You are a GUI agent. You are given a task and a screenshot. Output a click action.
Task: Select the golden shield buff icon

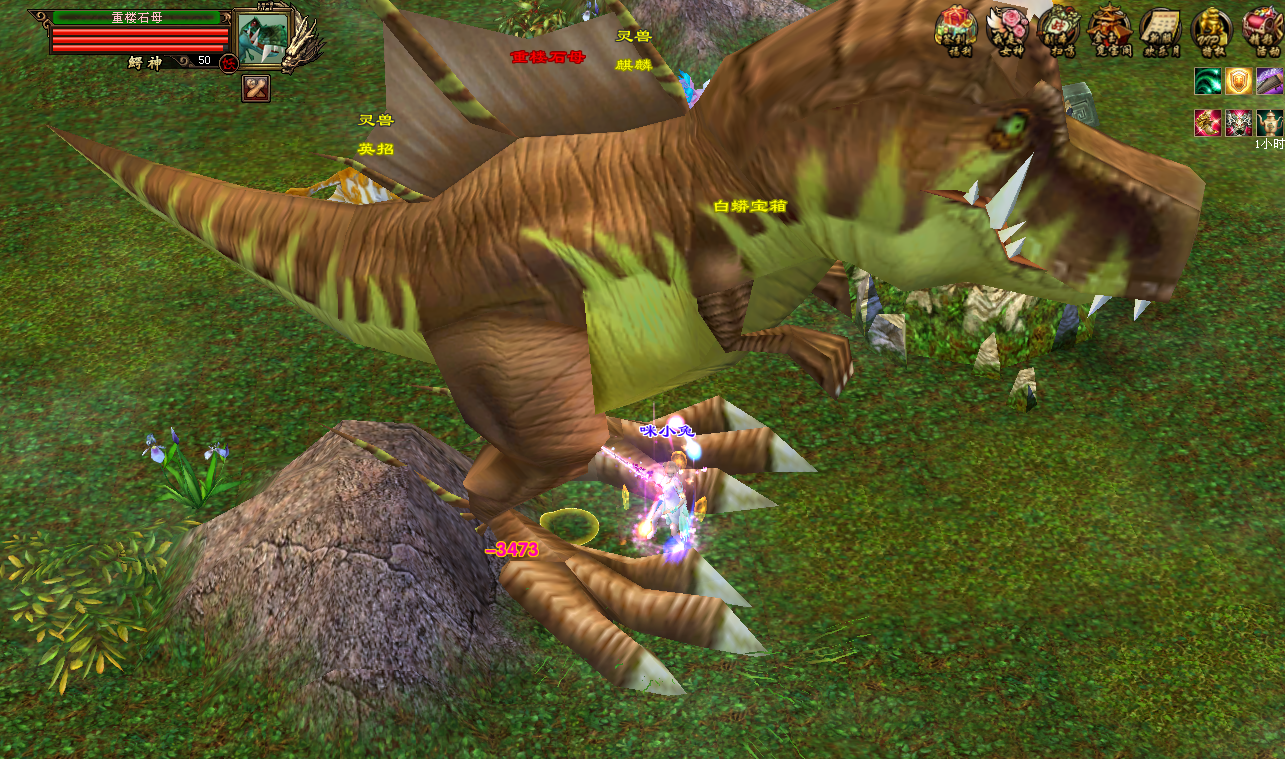tap(1238, 81)
